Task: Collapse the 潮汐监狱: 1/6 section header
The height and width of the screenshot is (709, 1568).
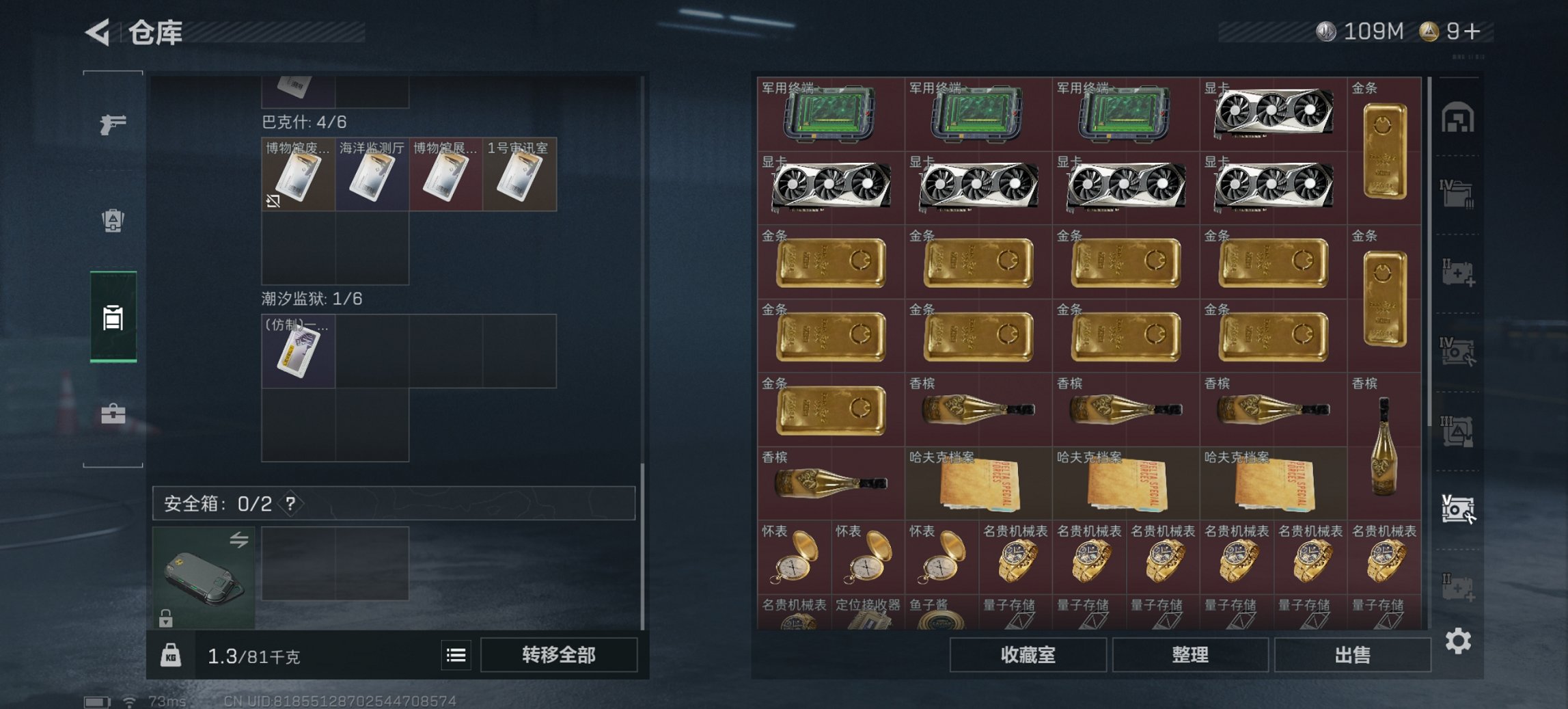Action: (311, 297)
